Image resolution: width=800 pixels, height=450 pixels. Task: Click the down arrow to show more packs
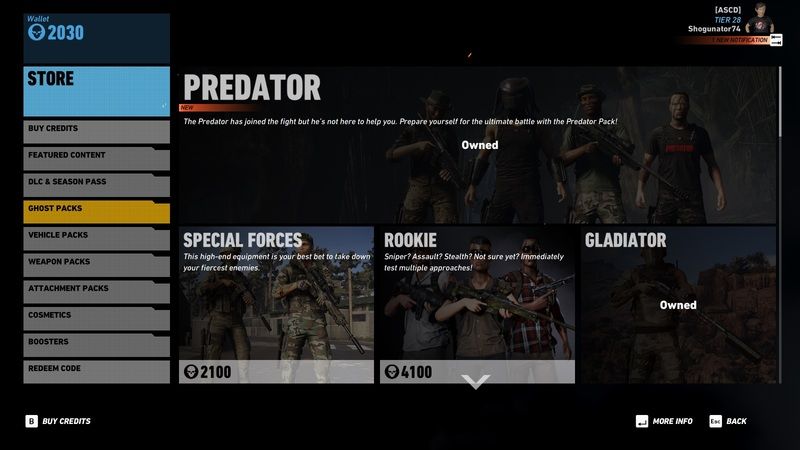477,382
